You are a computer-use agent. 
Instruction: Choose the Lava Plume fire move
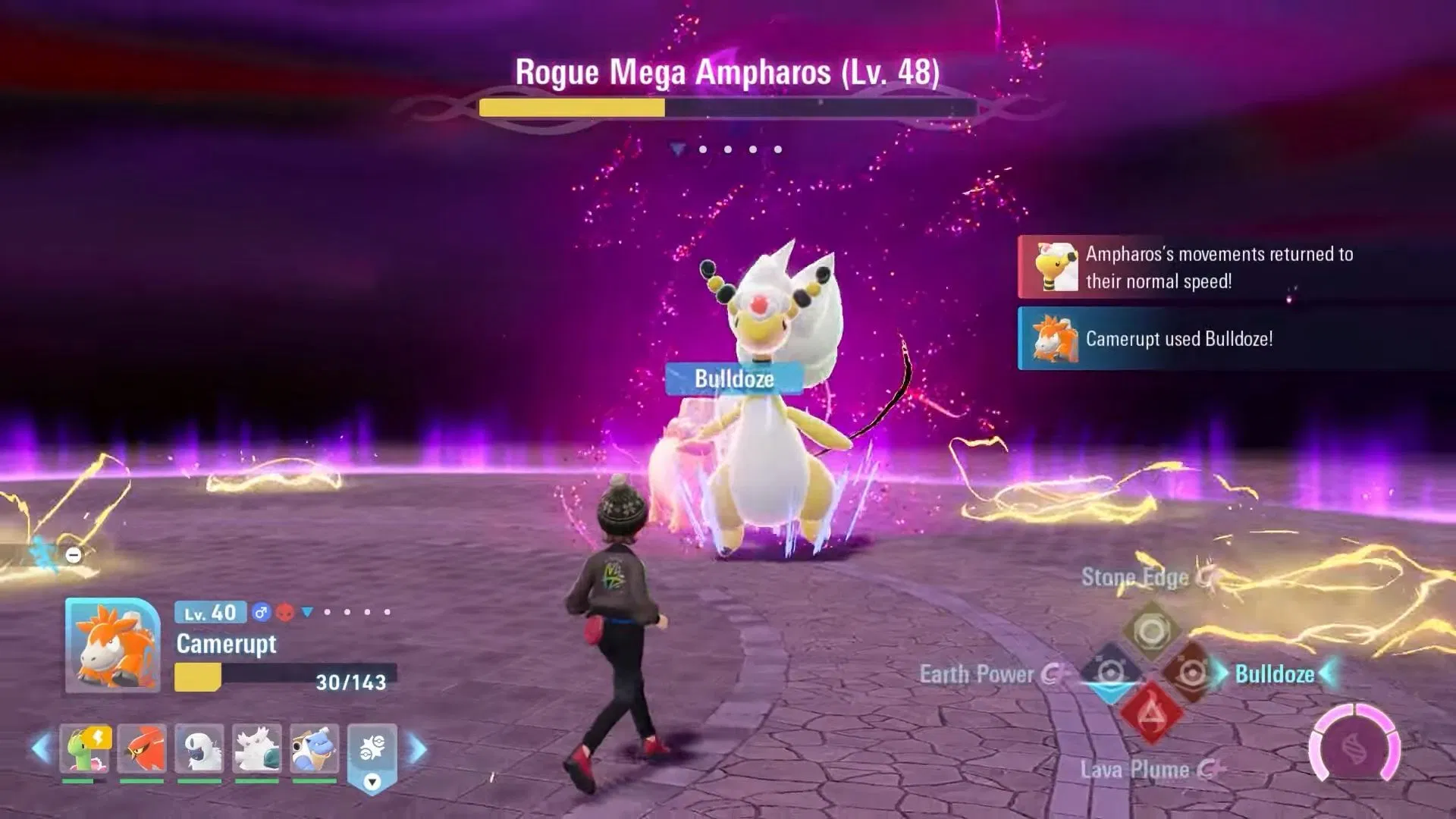(x=1150, y=714)
